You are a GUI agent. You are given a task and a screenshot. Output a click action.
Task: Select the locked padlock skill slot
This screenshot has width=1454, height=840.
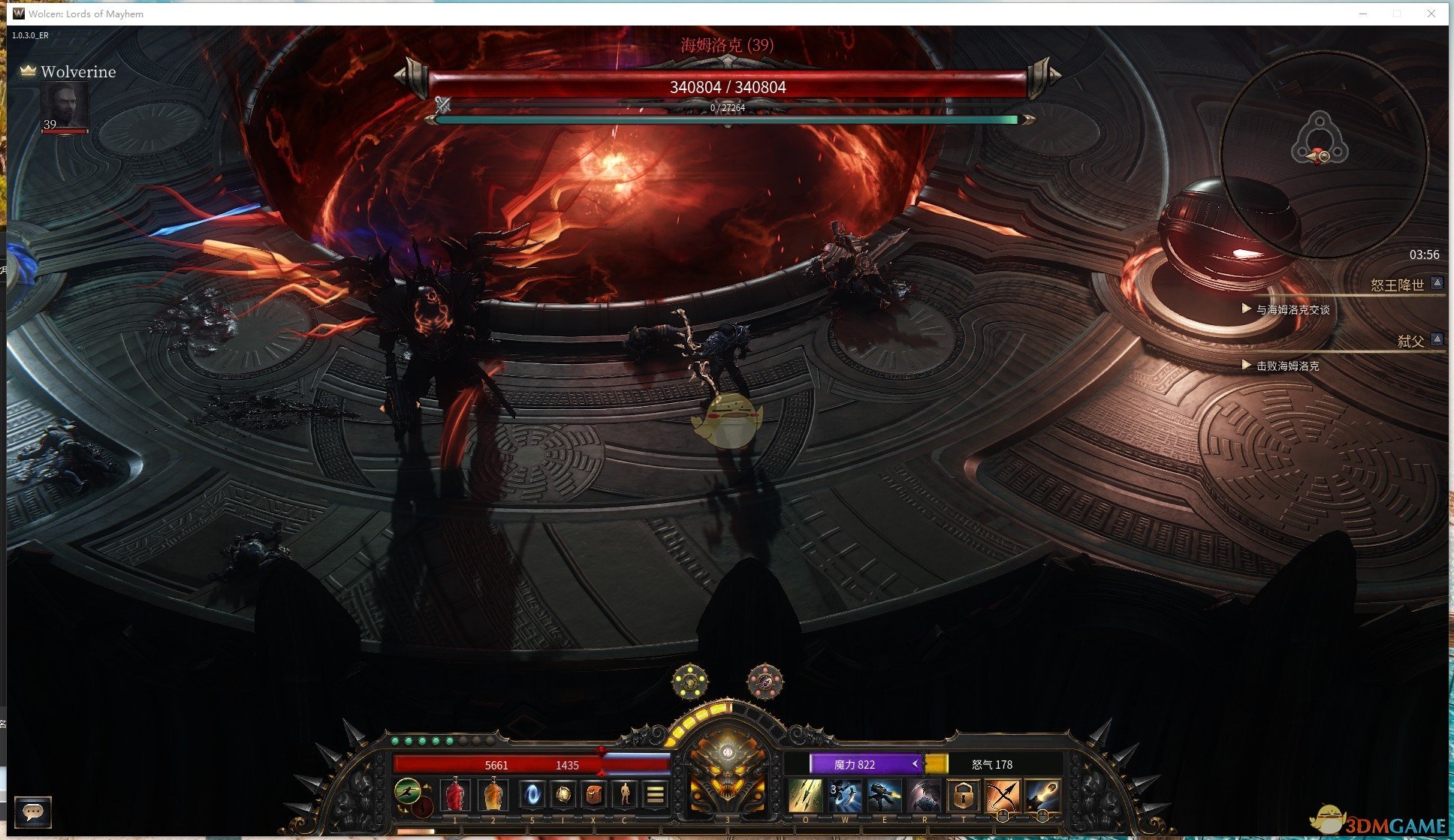963,796
